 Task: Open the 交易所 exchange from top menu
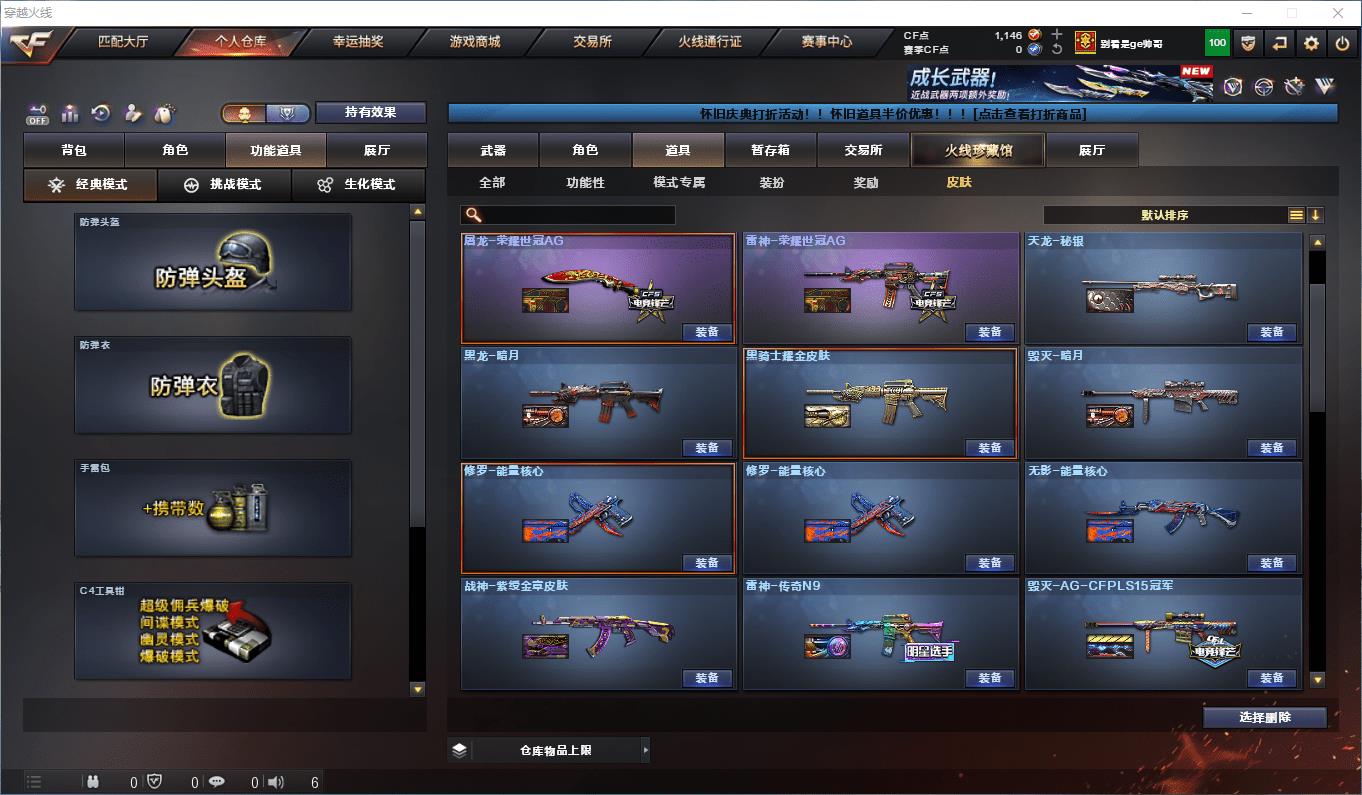coord(592,42)
